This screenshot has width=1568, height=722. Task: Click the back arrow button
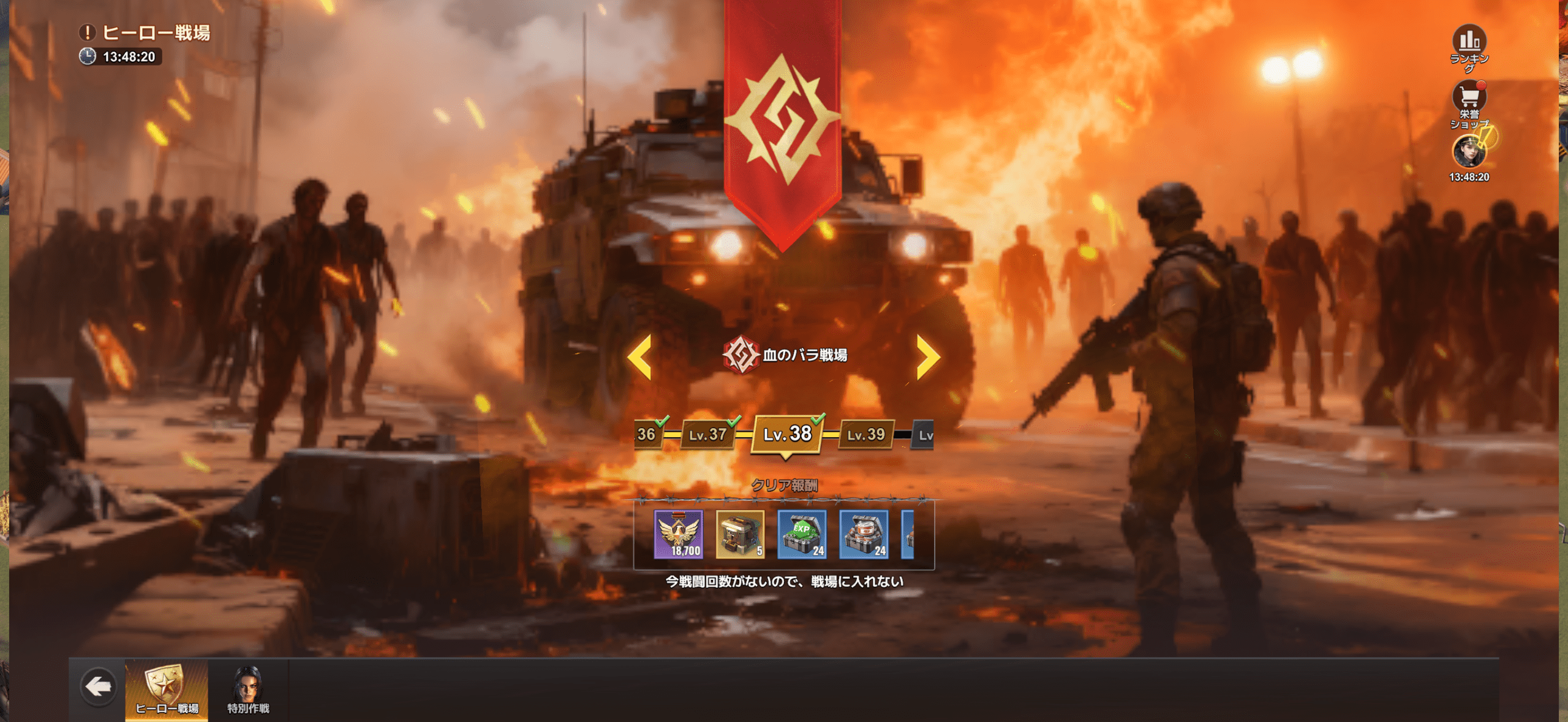click(x=98, y=687)
